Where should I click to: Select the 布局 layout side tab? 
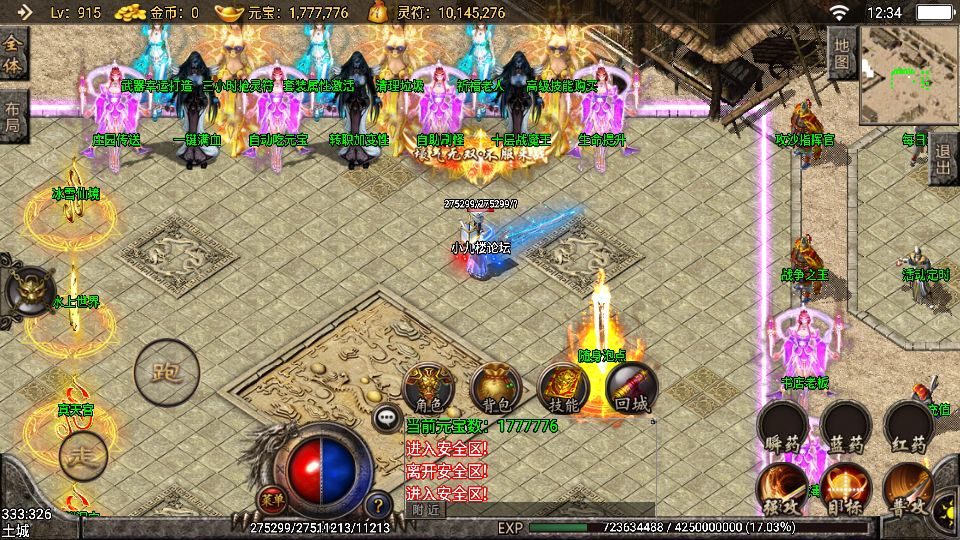[x=13, y=116]
